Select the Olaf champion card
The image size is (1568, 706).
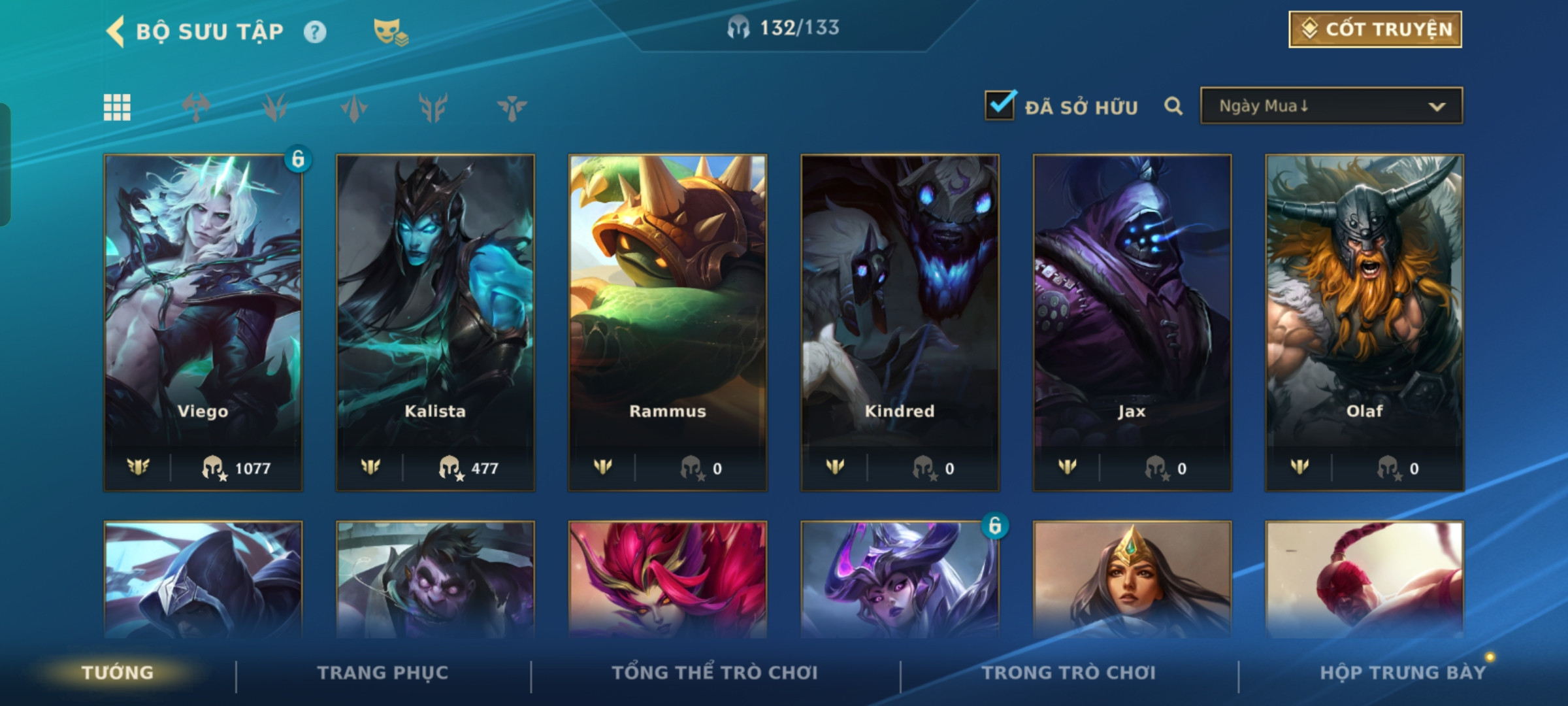pyautogui.click(x=1364, y=322)
